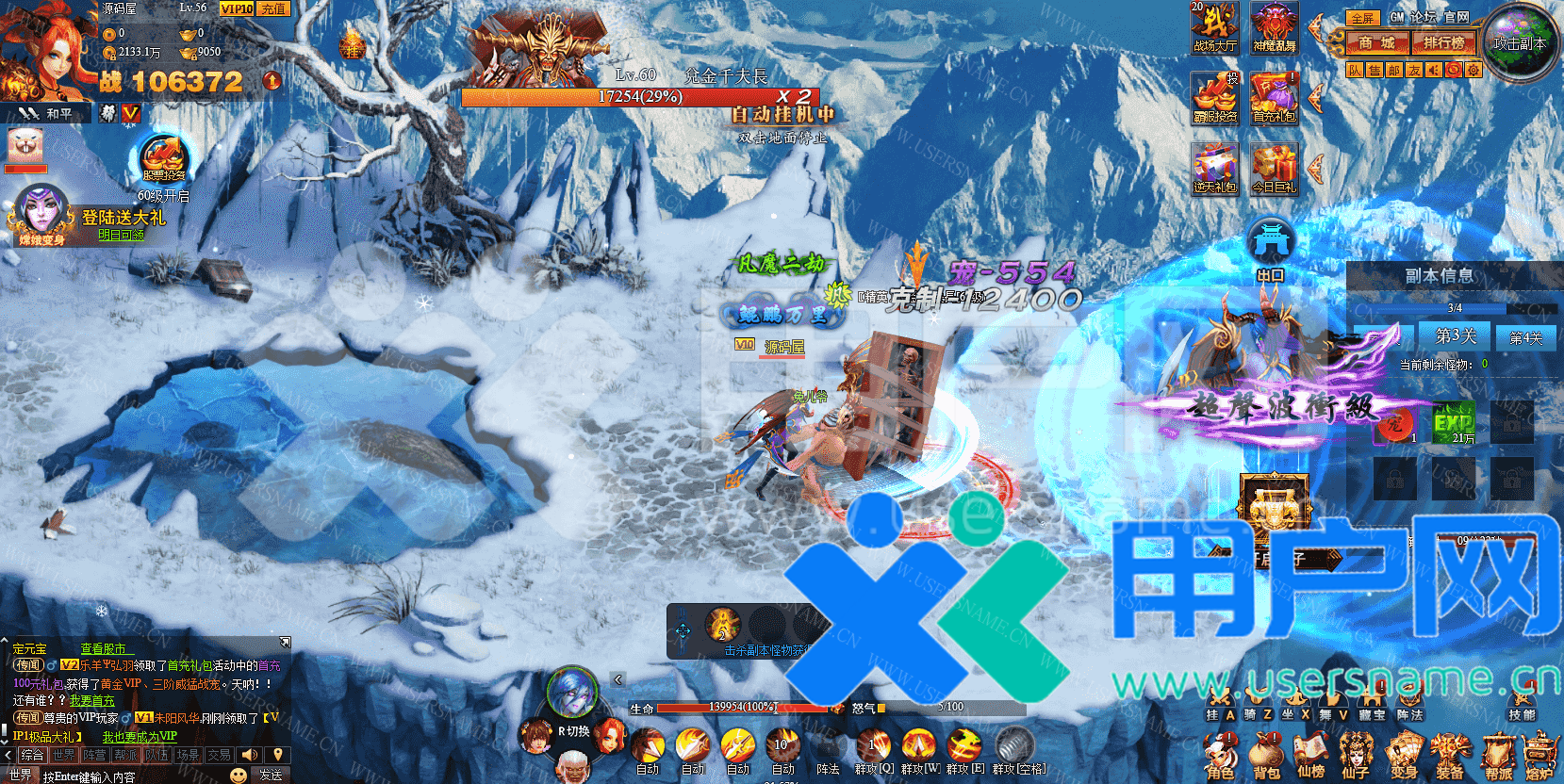Open the 商城 shop
Viewport: 1564px width, 784px height.
(x=1376, y=42)
